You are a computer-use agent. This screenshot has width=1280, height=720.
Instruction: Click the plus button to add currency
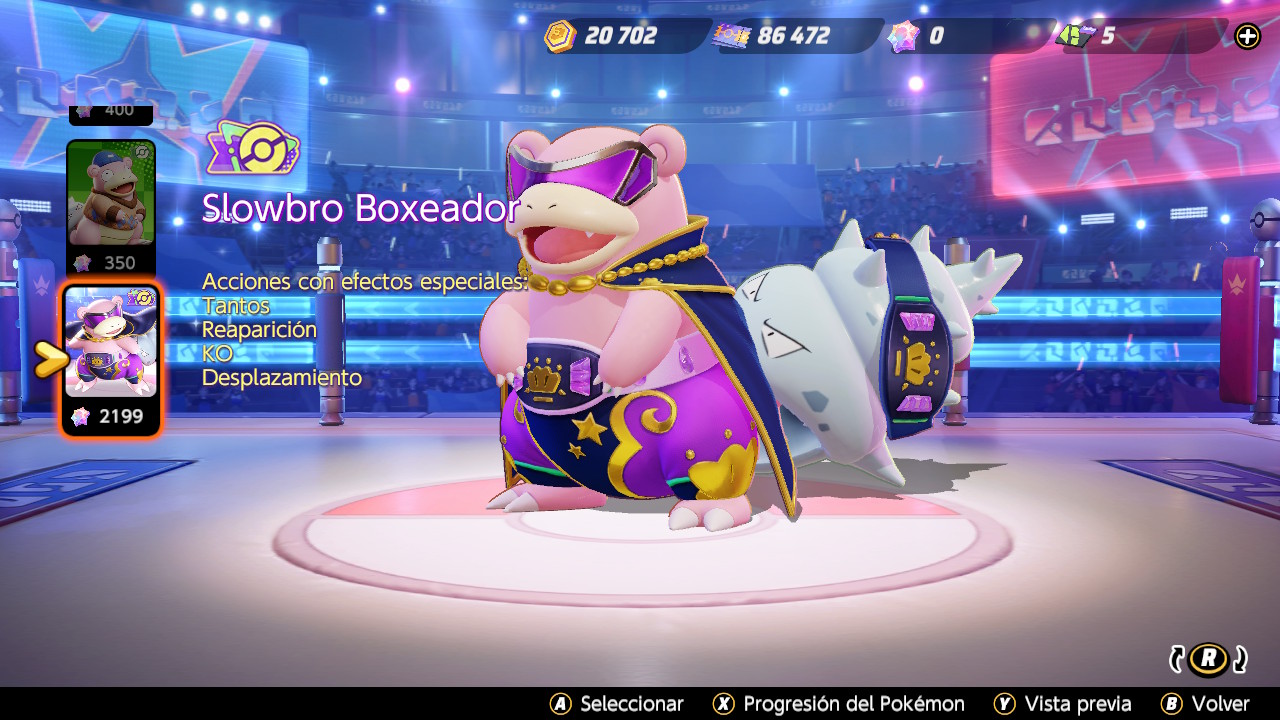click(x=1247, y=37)
